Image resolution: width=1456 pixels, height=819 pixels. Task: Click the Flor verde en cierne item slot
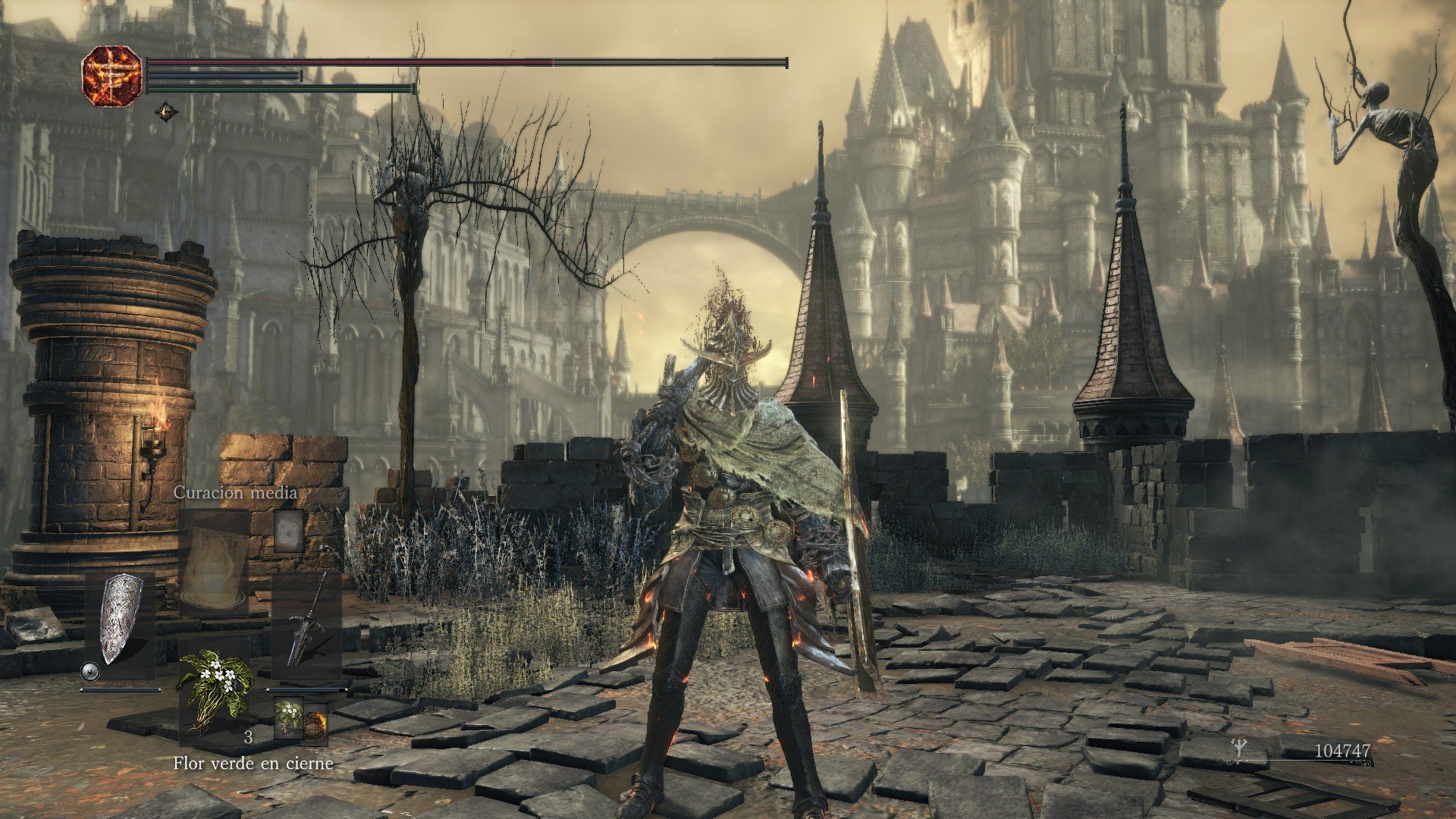point(213,690)
